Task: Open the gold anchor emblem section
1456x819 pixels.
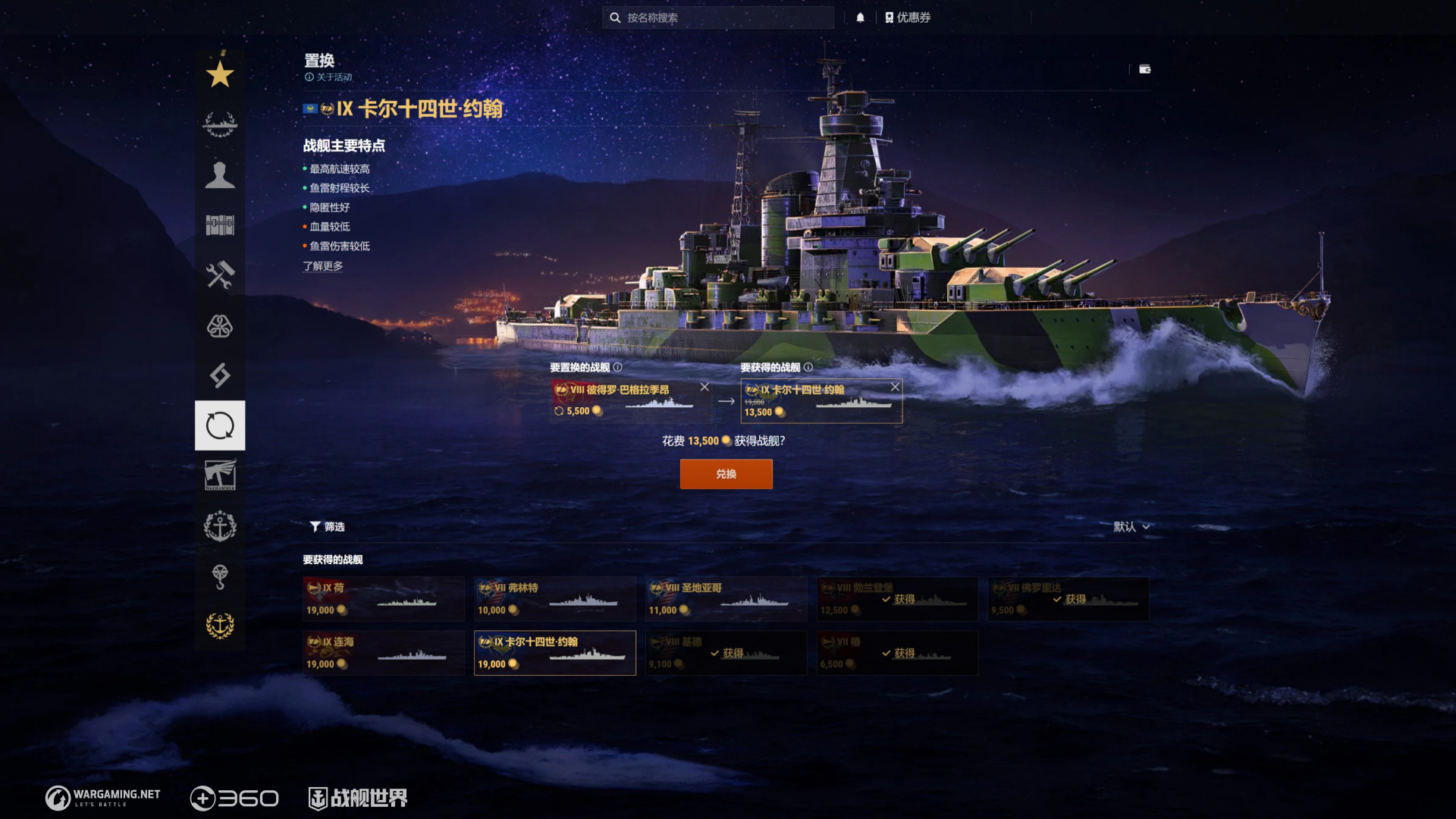Action: pos(220,626)
